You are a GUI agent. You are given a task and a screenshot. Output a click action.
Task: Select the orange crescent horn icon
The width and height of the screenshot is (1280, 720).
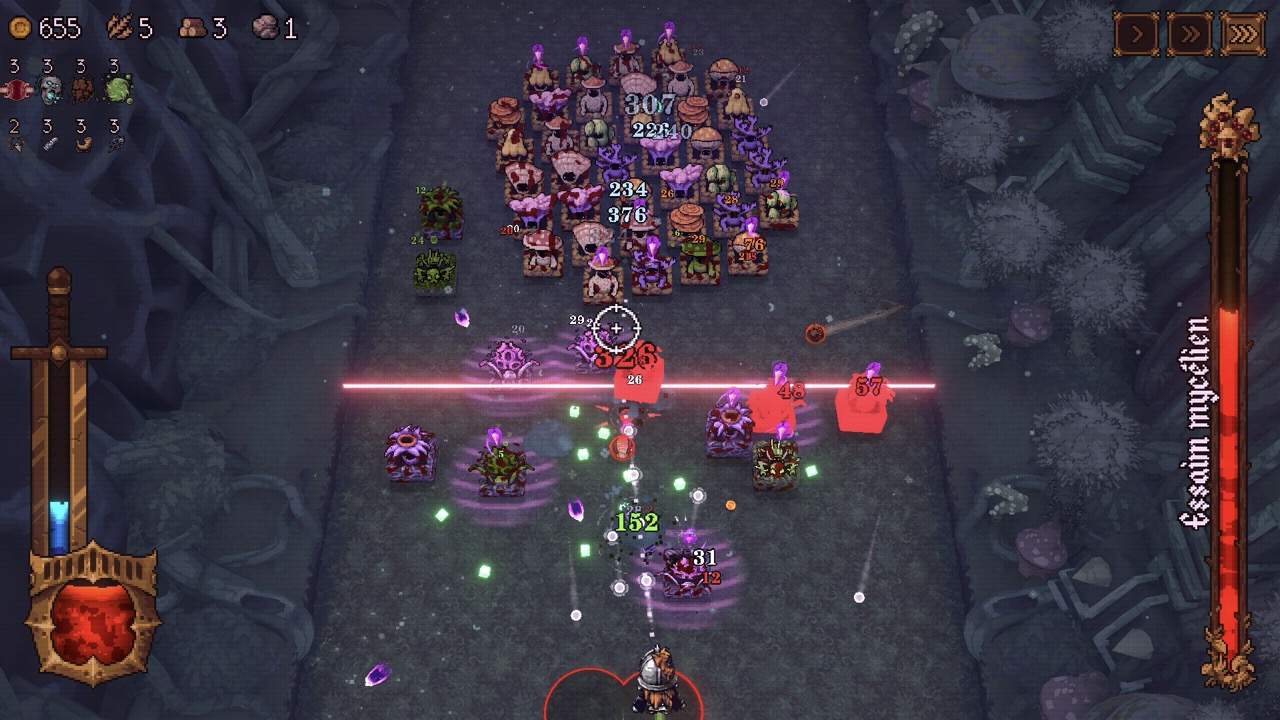pyautogui.click(x=83, y=144)
